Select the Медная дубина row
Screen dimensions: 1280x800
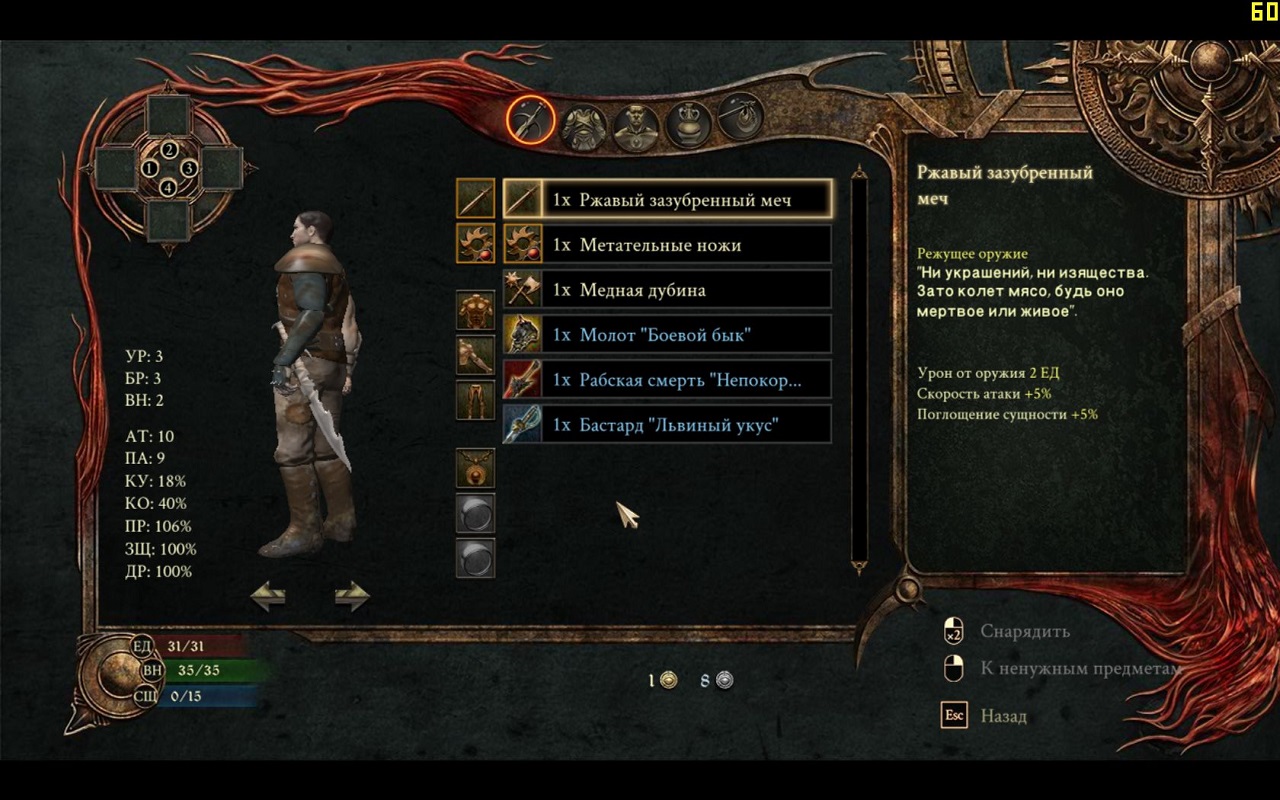667,290
